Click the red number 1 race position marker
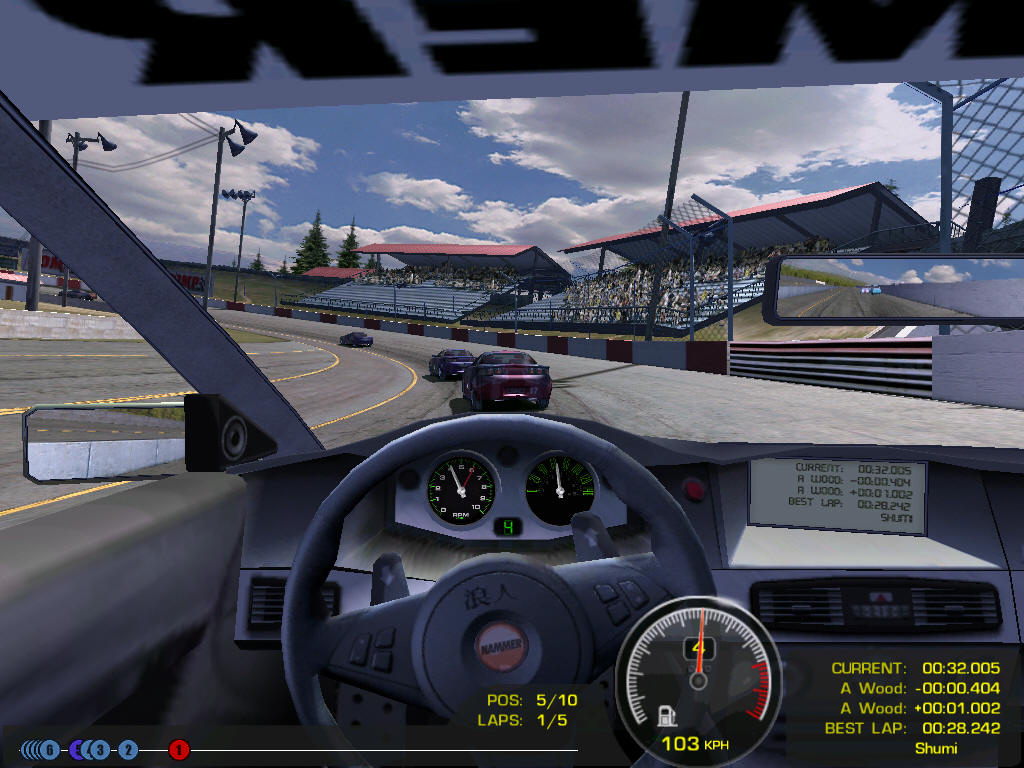The image size is (1024, 768). tap(179, 749)
